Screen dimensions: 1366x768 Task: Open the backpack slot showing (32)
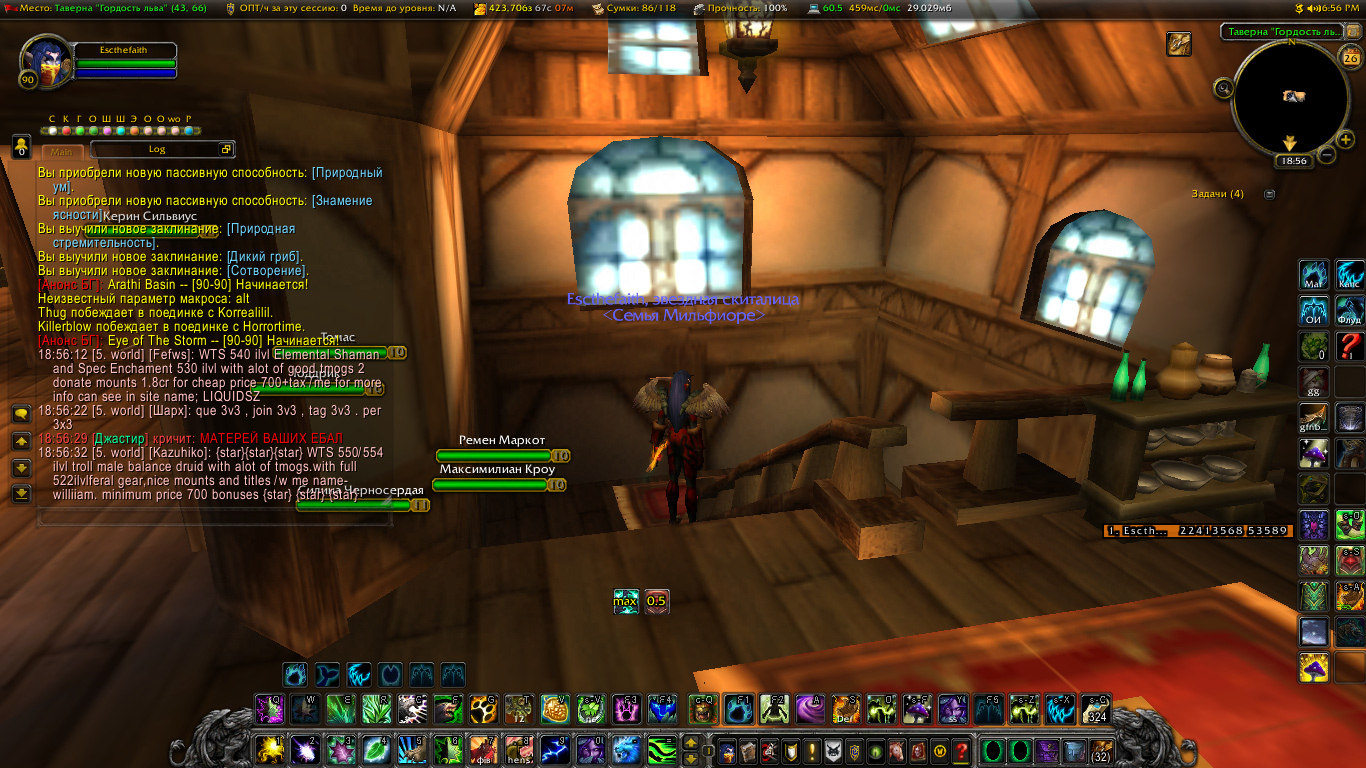click(1100, 750)
